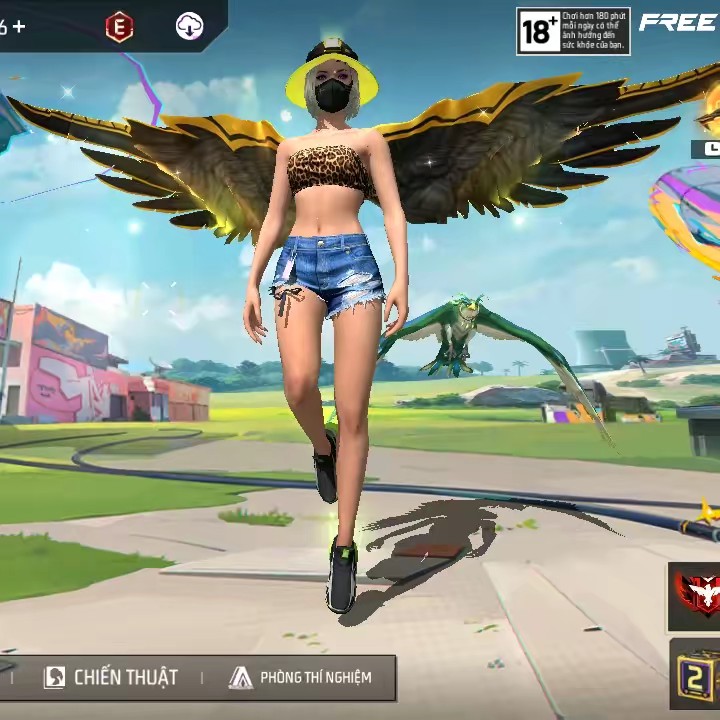
Task: Open the Chiến Thuật menu
Action: pos(112,677)
